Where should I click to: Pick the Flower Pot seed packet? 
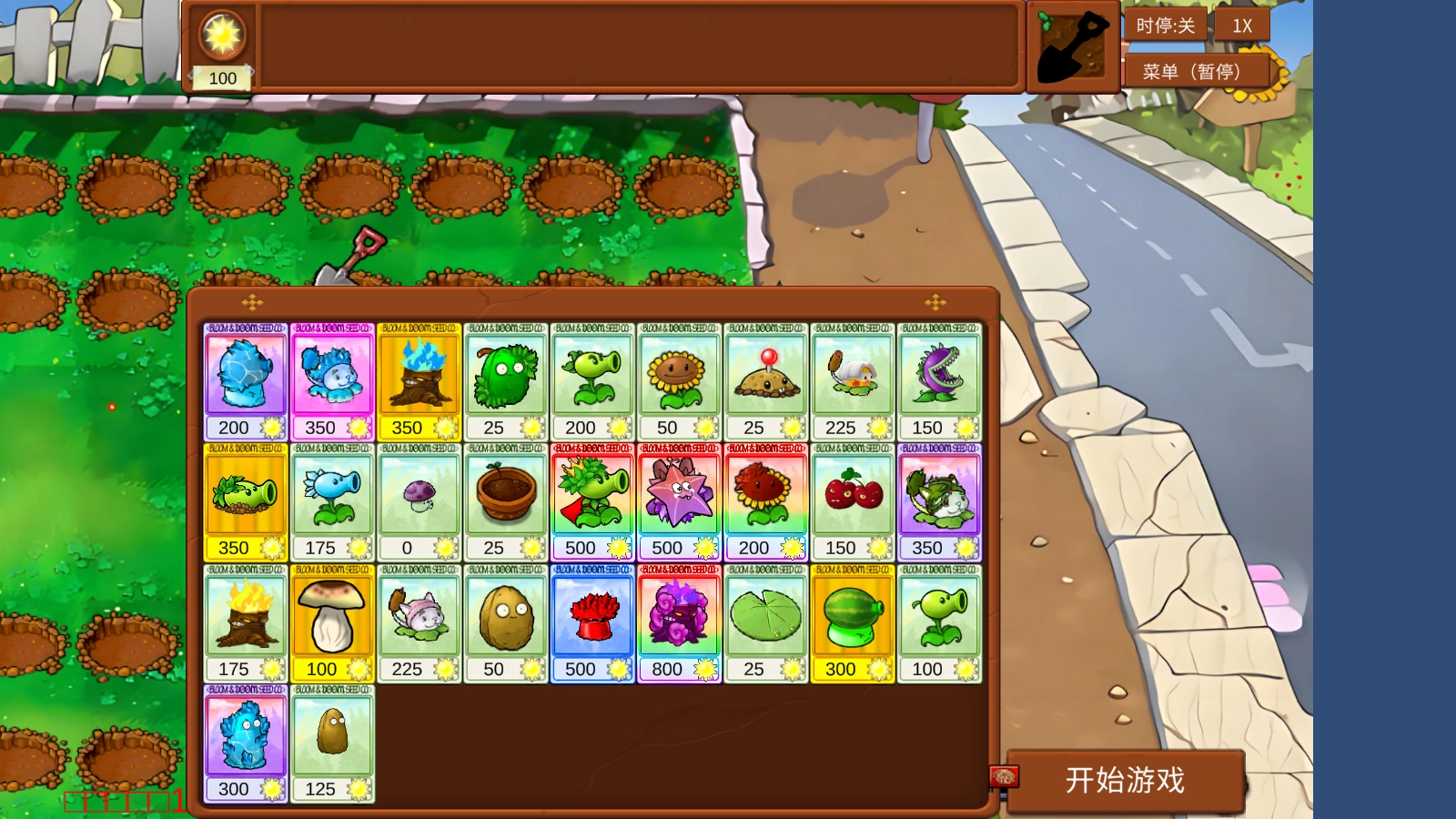(x=506, y=494)
